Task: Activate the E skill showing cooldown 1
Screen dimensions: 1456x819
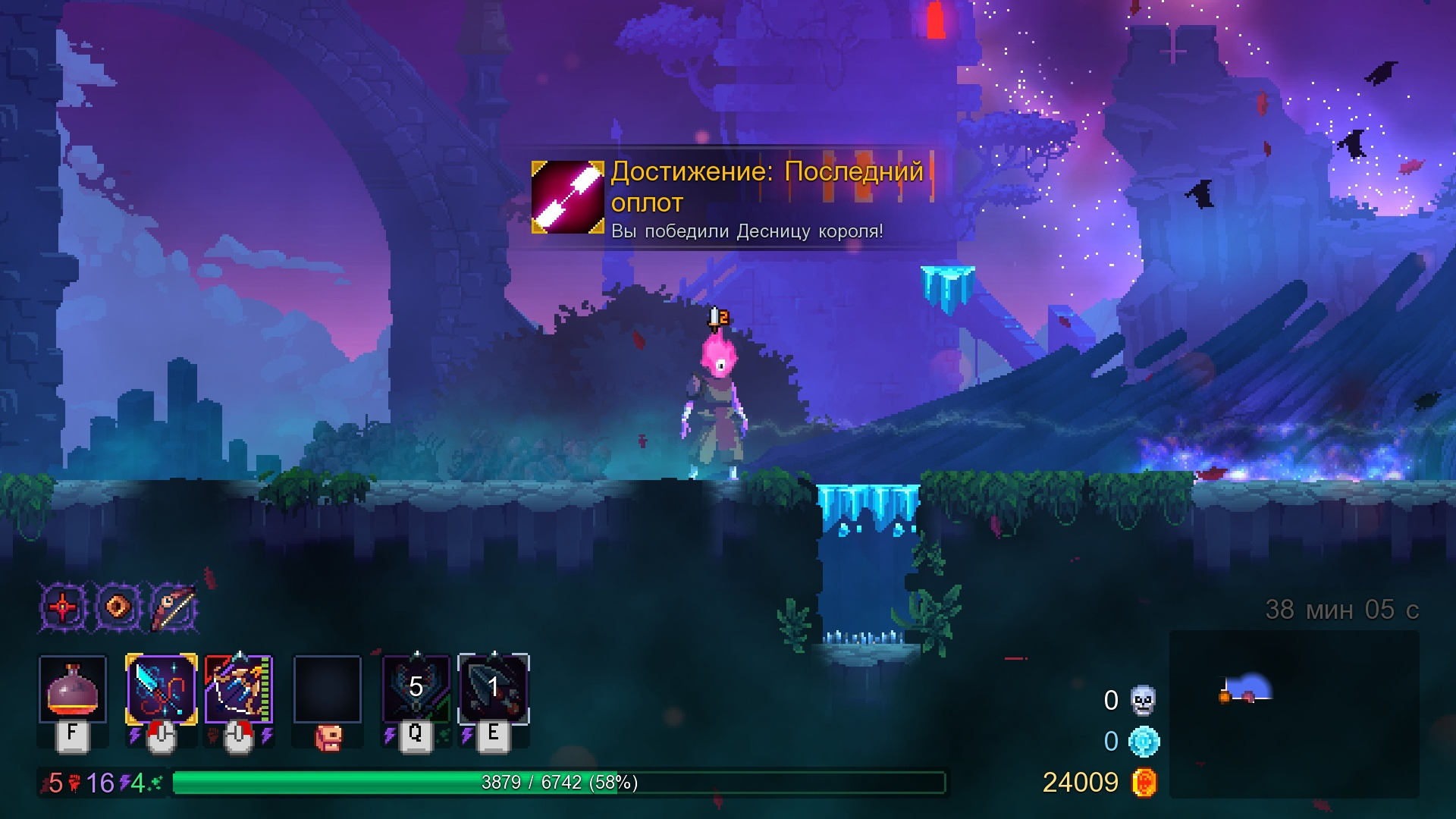Action: 494,689
